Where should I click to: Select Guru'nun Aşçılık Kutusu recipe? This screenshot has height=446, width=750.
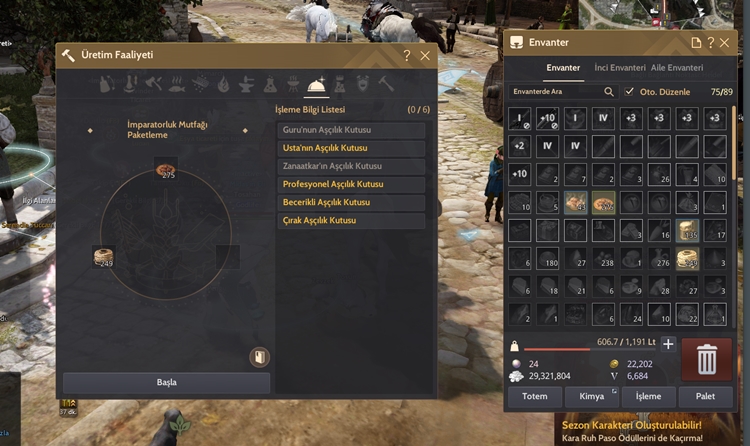click(351, 130)
